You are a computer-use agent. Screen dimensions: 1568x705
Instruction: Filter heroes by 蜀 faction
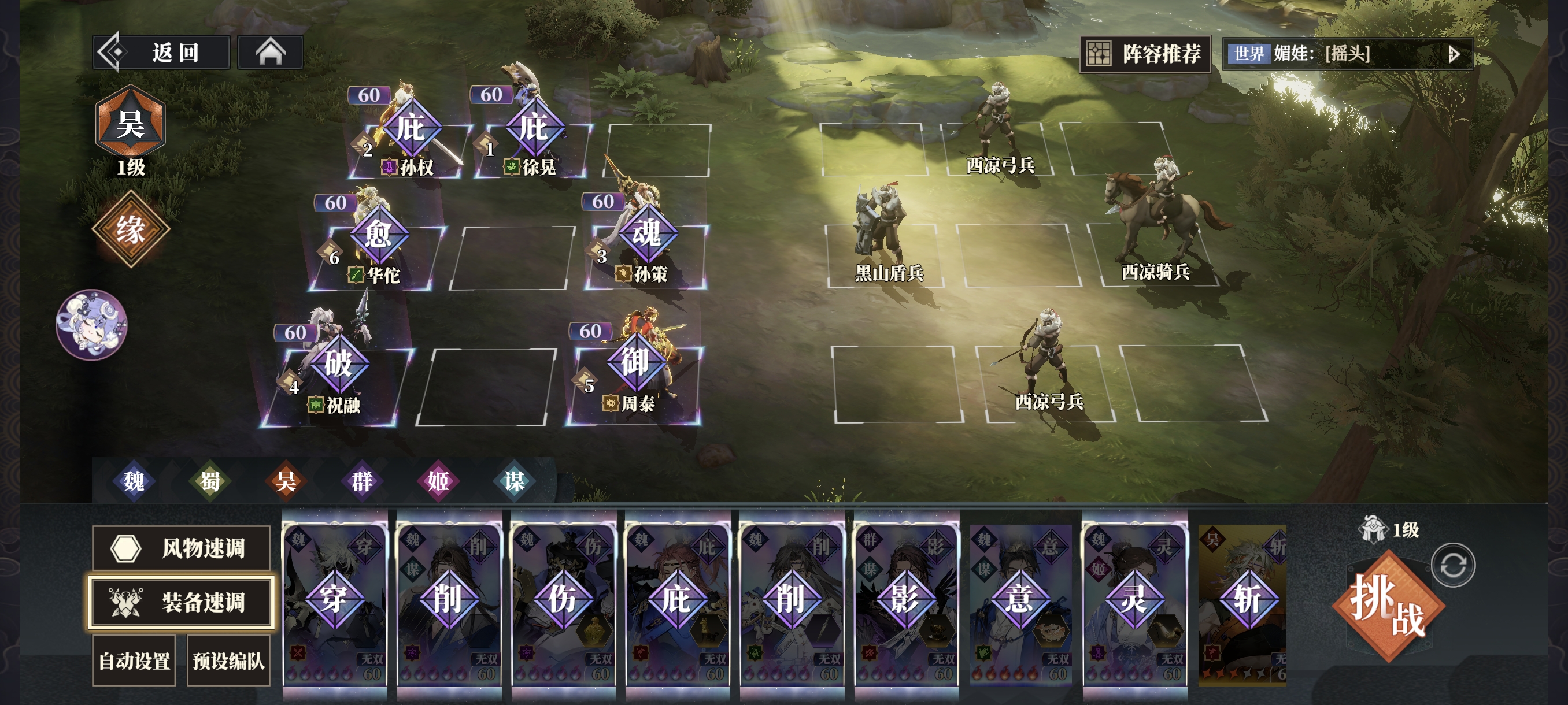coord(210,481)
